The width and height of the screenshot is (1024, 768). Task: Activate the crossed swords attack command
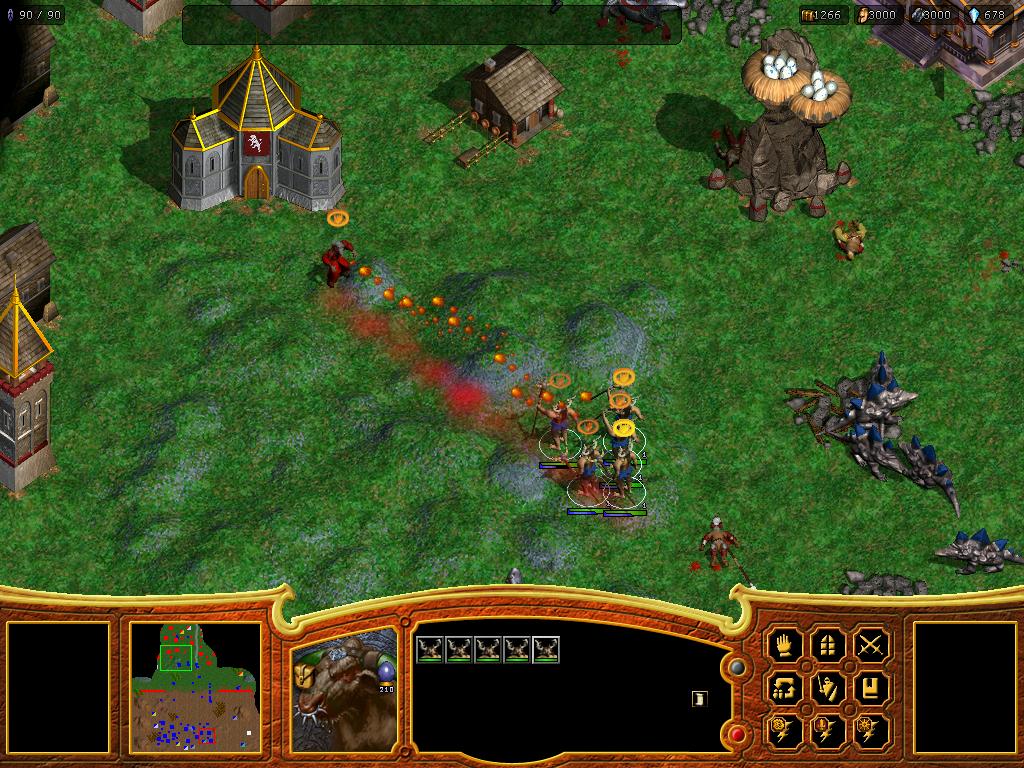click(x=872, y=645)
